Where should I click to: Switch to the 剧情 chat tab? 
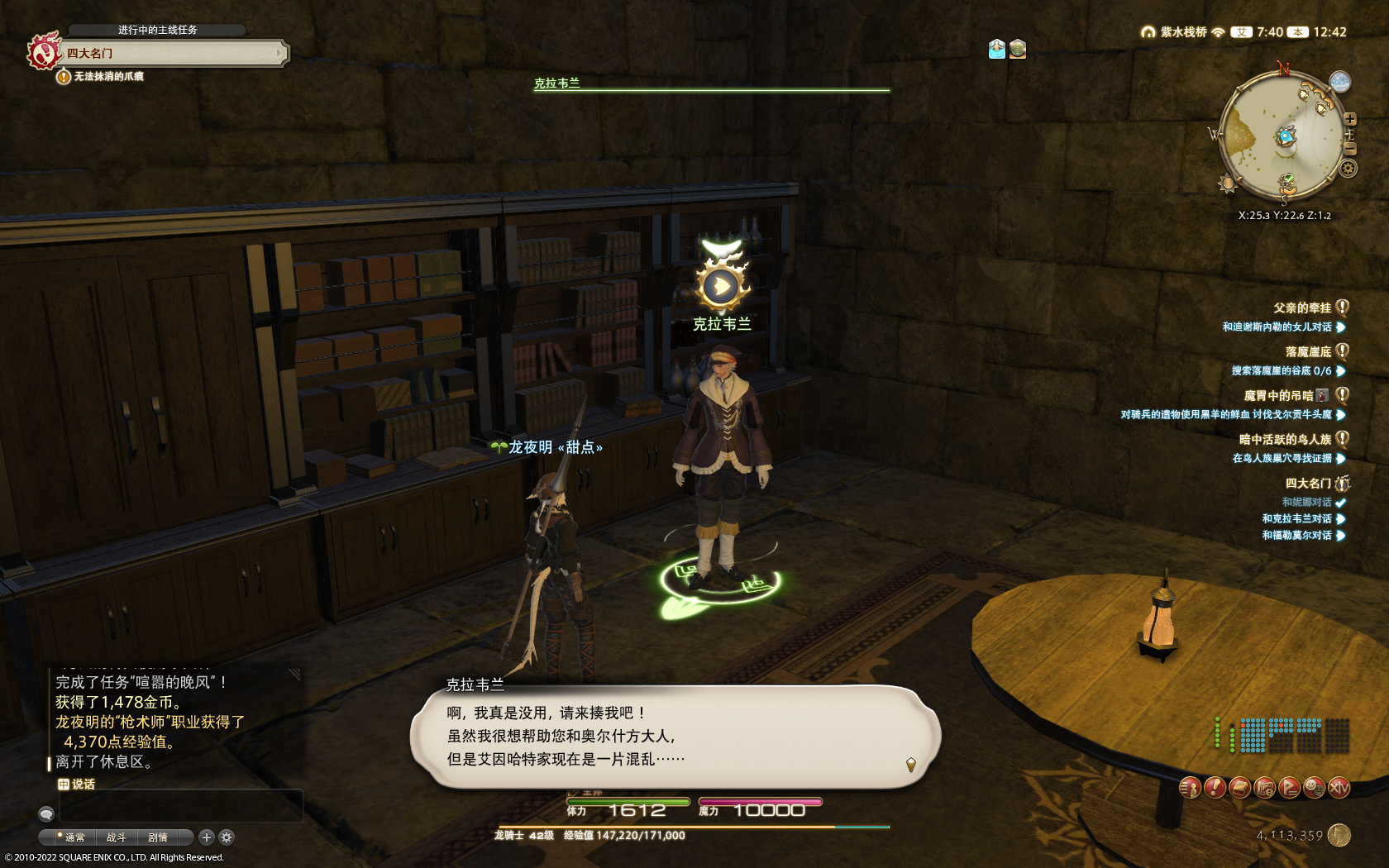click(158, 837)
